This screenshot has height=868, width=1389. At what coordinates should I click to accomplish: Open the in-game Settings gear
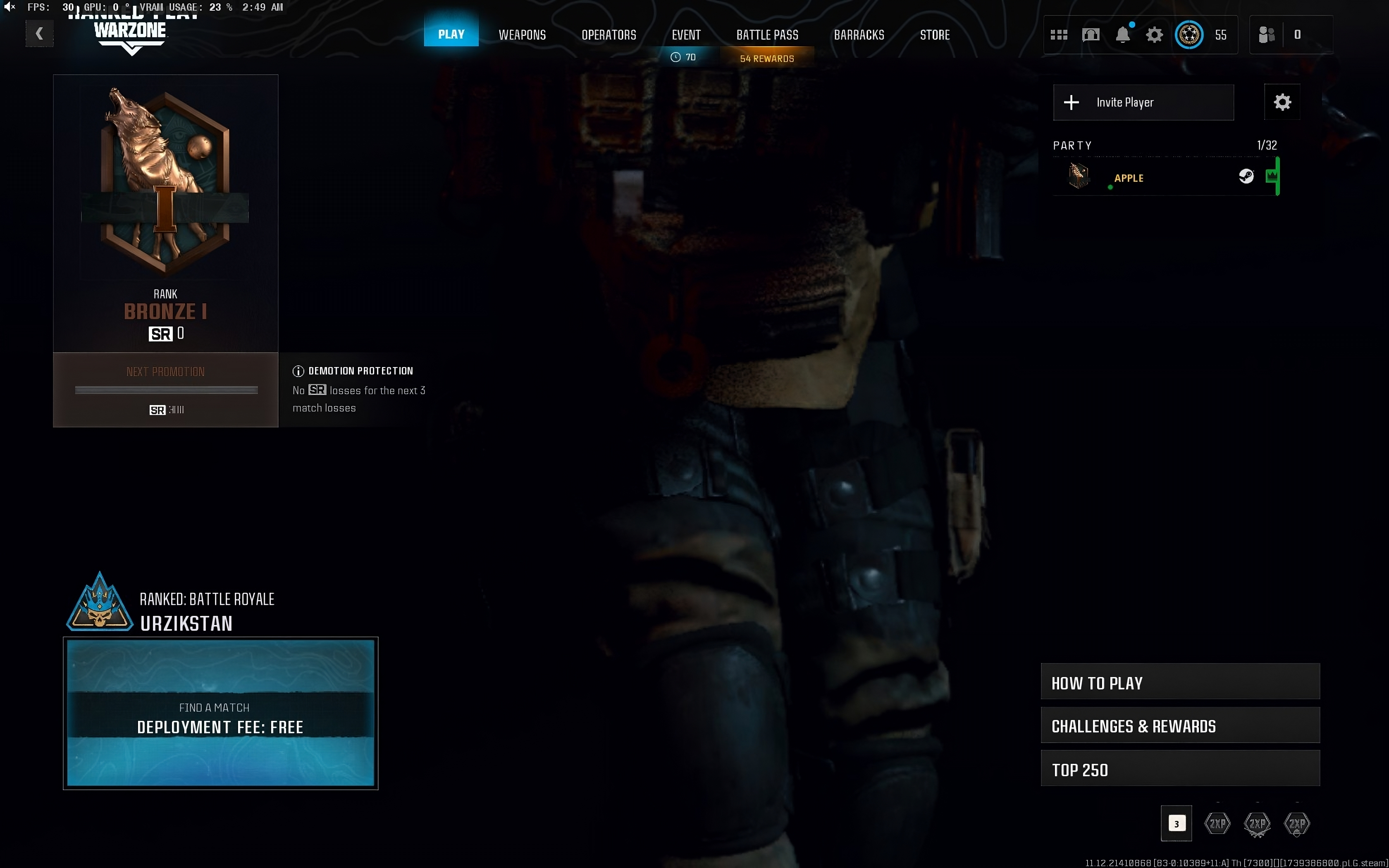point(1155,34)
